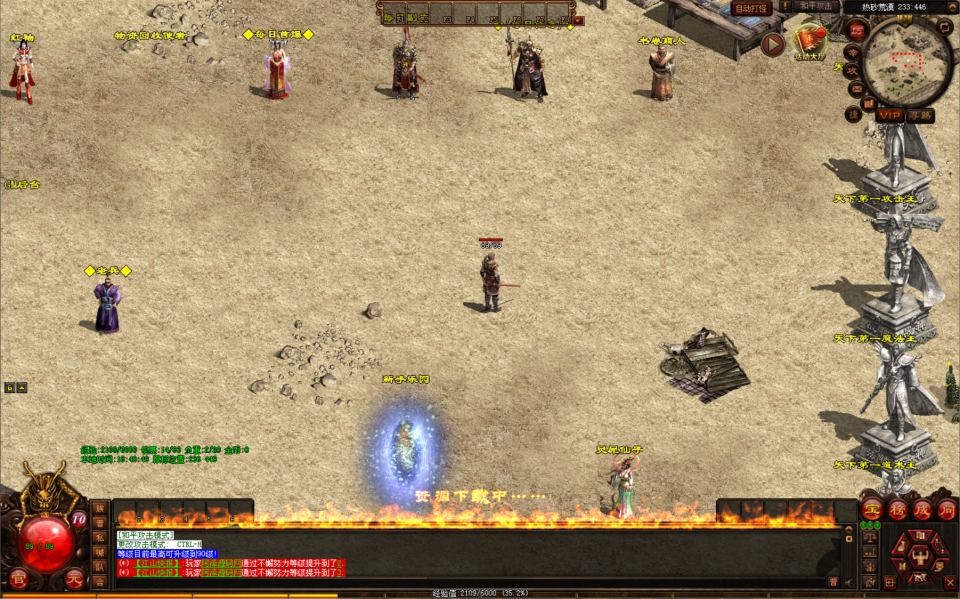This screenshot has height=599, width=960.
Task: Open the 榜 ranking menu
Action: [897, 509]
